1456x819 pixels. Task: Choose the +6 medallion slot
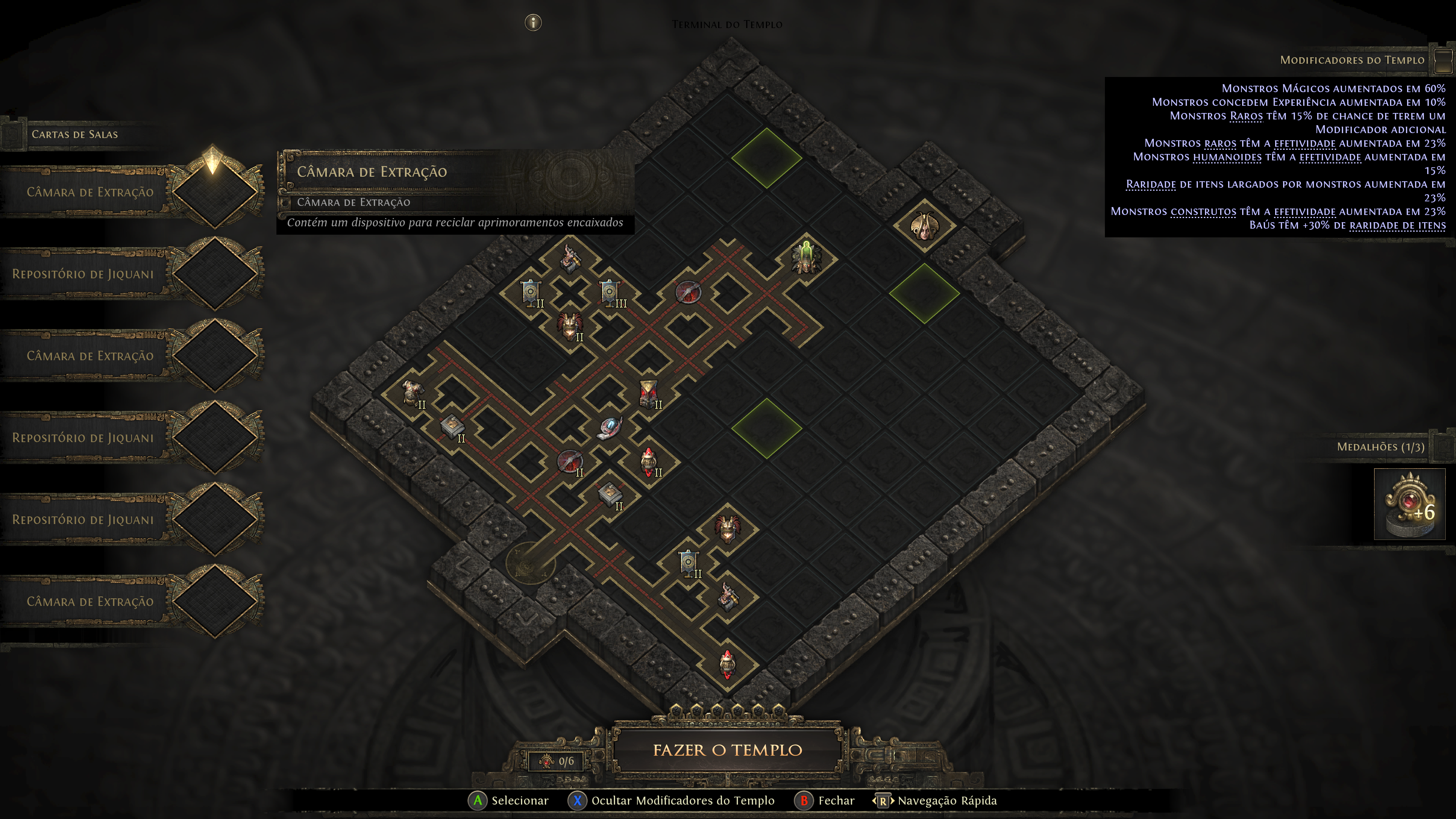[1409, 504]
